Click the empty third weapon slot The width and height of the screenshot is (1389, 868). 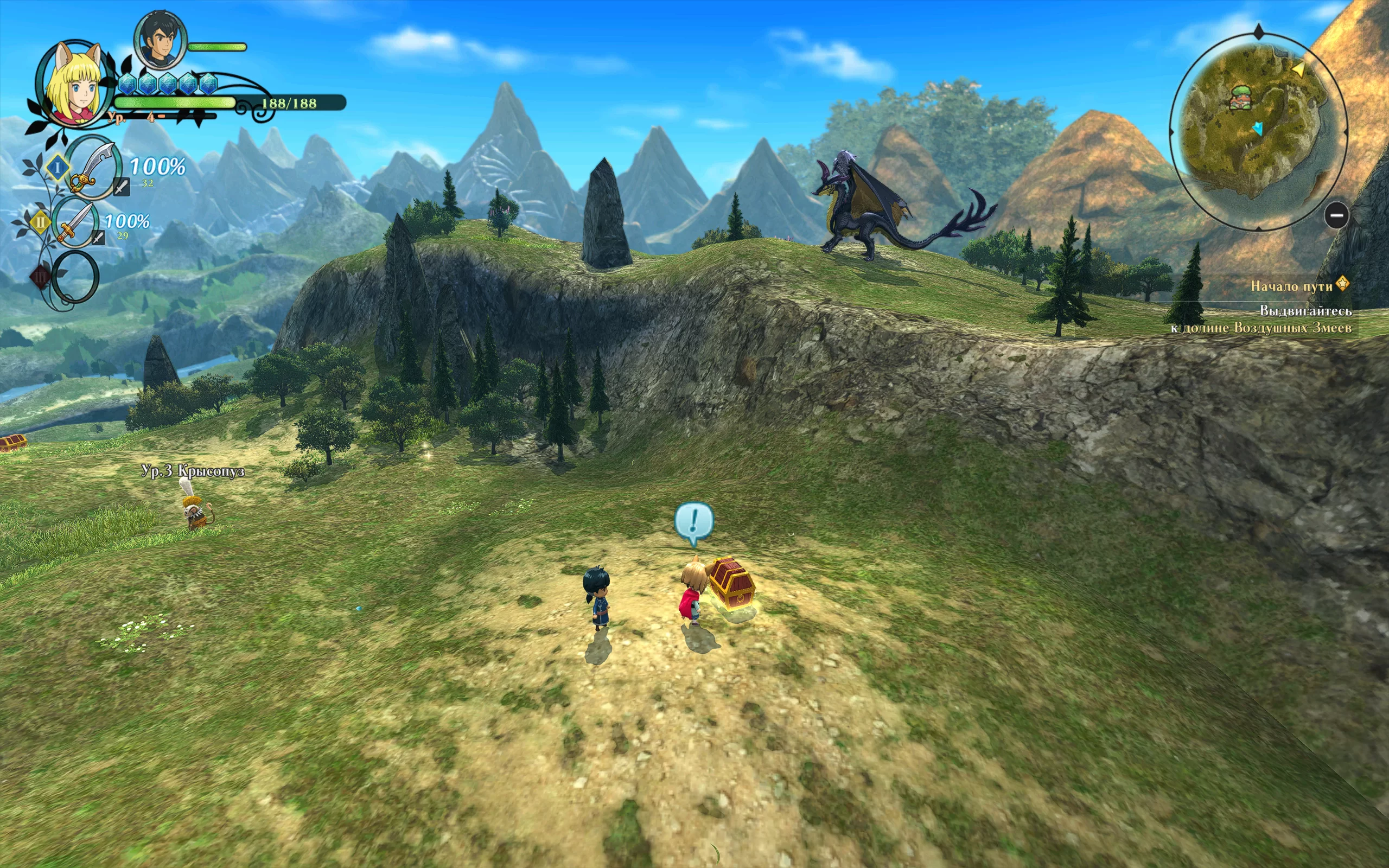coord(75,277)
